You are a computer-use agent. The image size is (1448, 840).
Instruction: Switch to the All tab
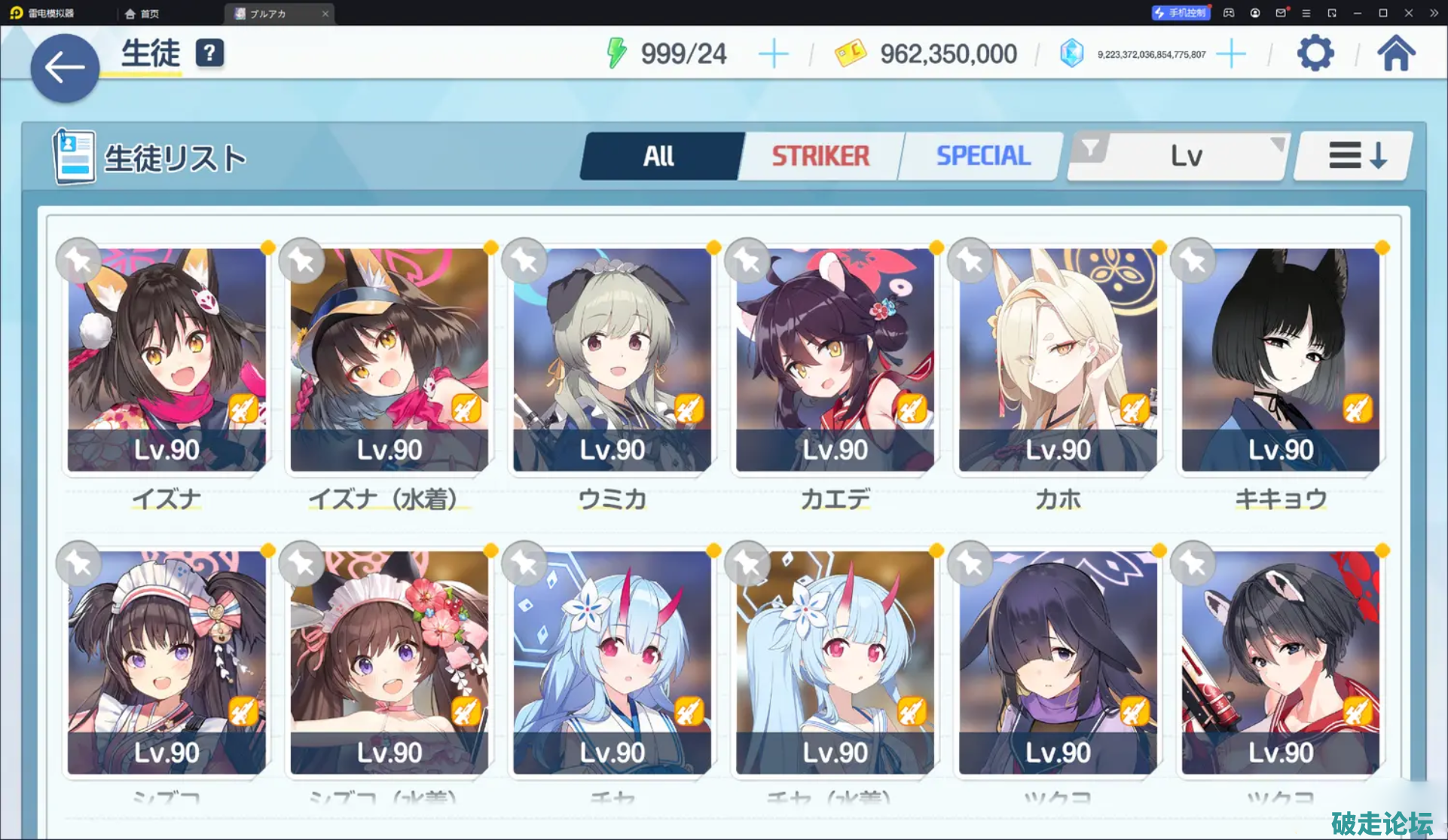660,156
